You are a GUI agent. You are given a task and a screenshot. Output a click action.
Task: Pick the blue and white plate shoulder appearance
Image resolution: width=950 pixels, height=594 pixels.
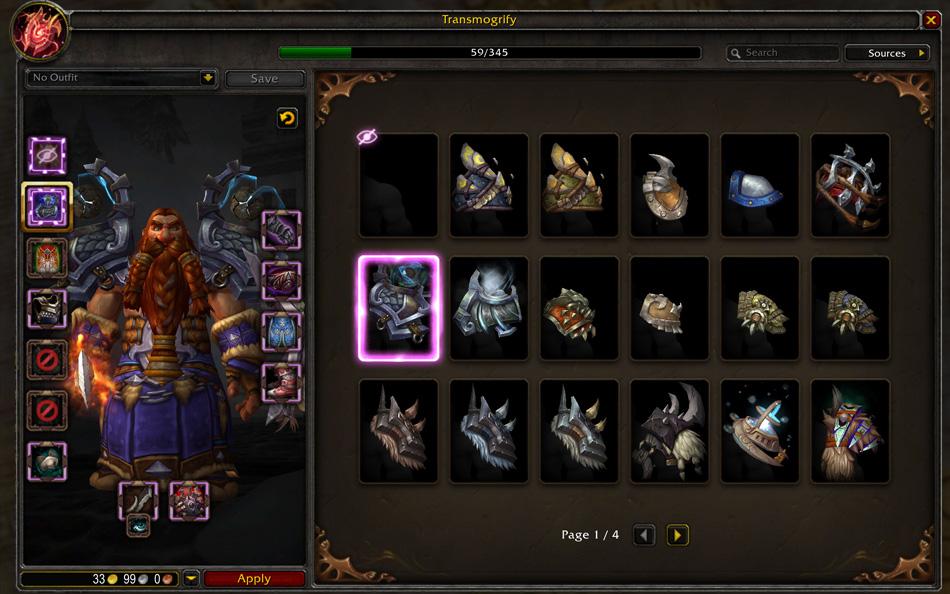759,185
